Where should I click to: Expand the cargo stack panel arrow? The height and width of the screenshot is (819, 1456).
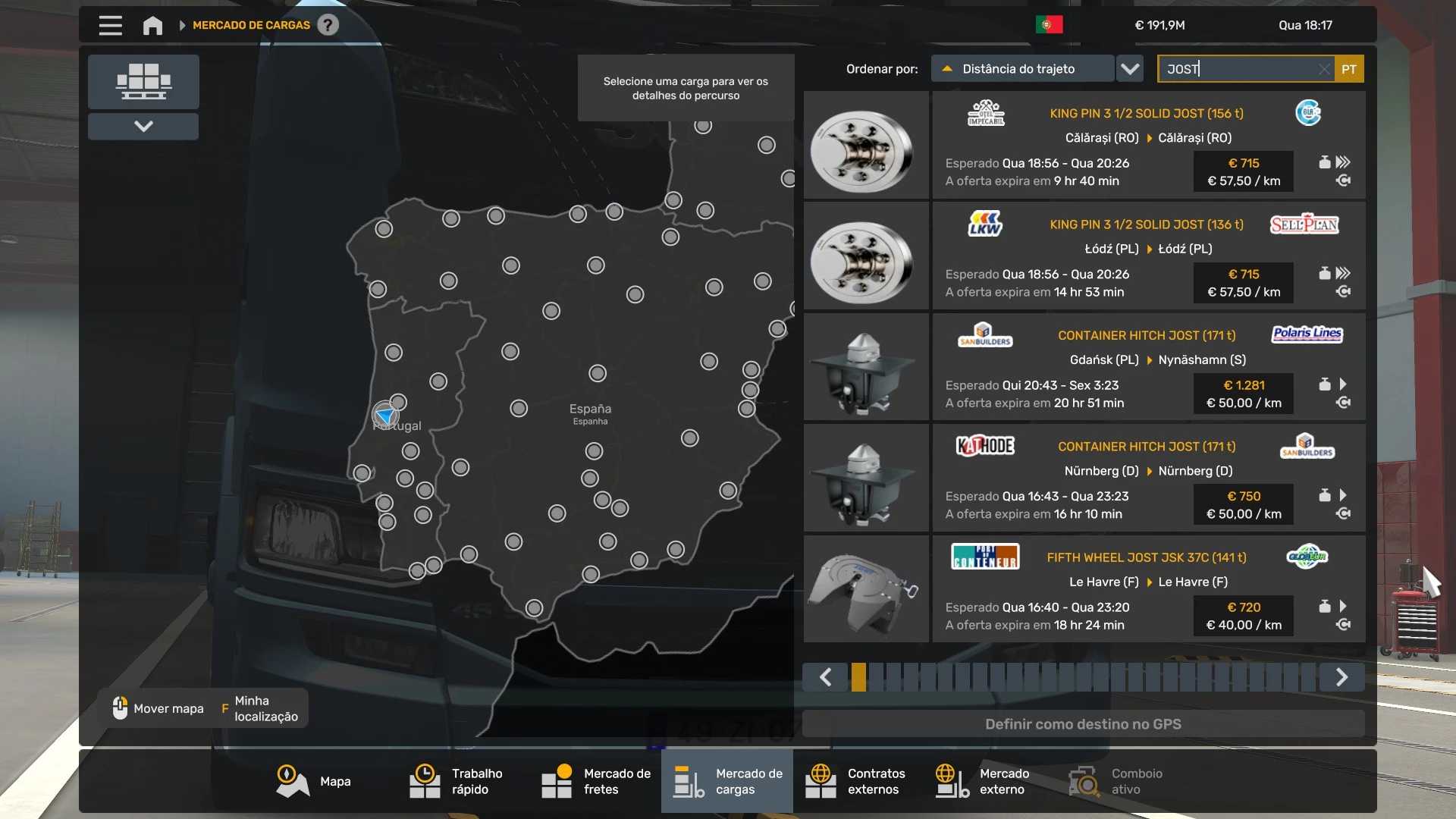(x=143, y=127)
